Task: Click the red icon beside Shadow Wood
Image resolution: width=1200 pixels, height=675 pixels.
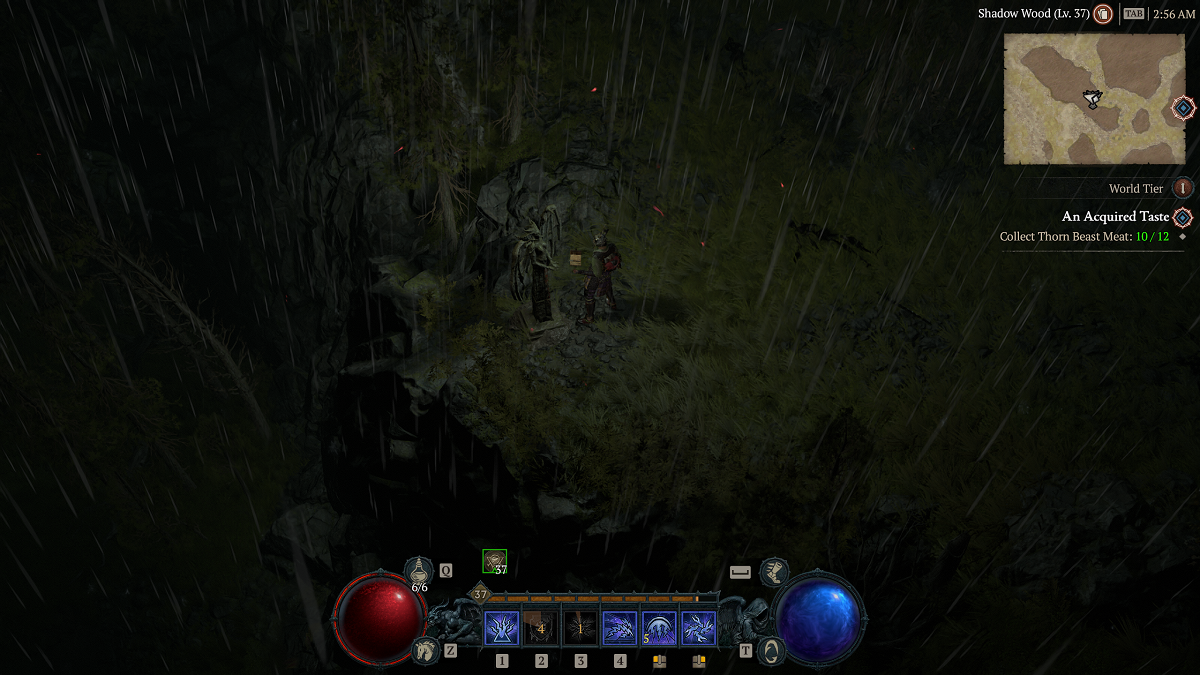Action: tap(1103, 14)
